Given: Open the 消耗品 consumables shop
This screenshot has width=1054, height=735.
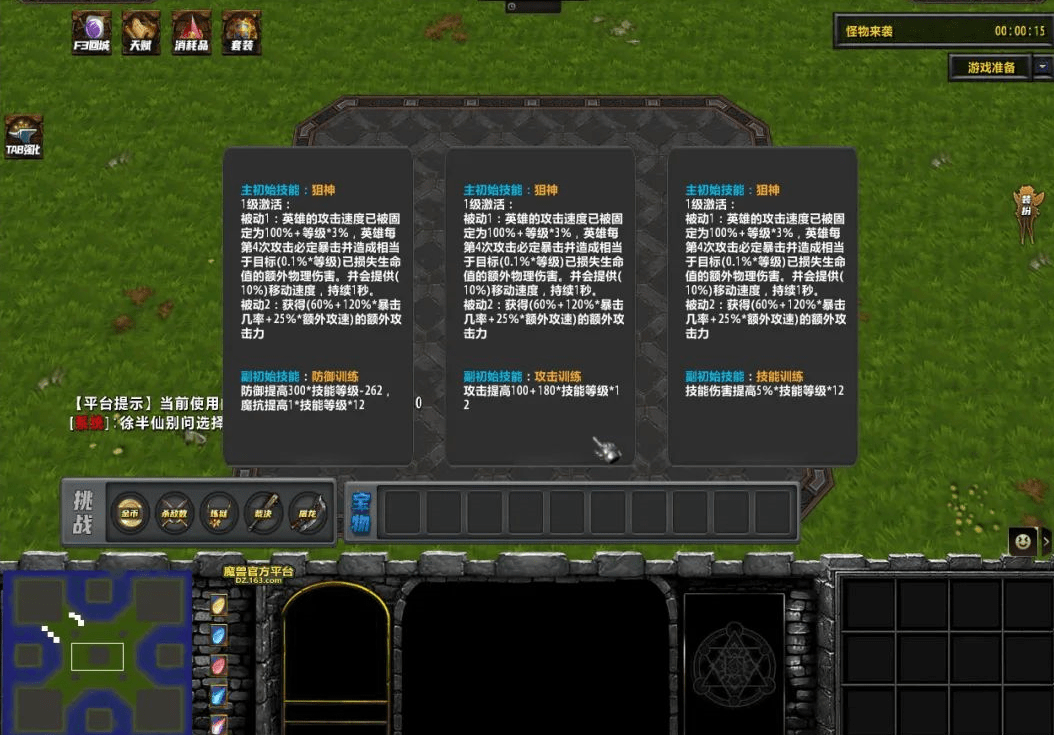Looking at the screenshot, I should [x=191, y=31].
